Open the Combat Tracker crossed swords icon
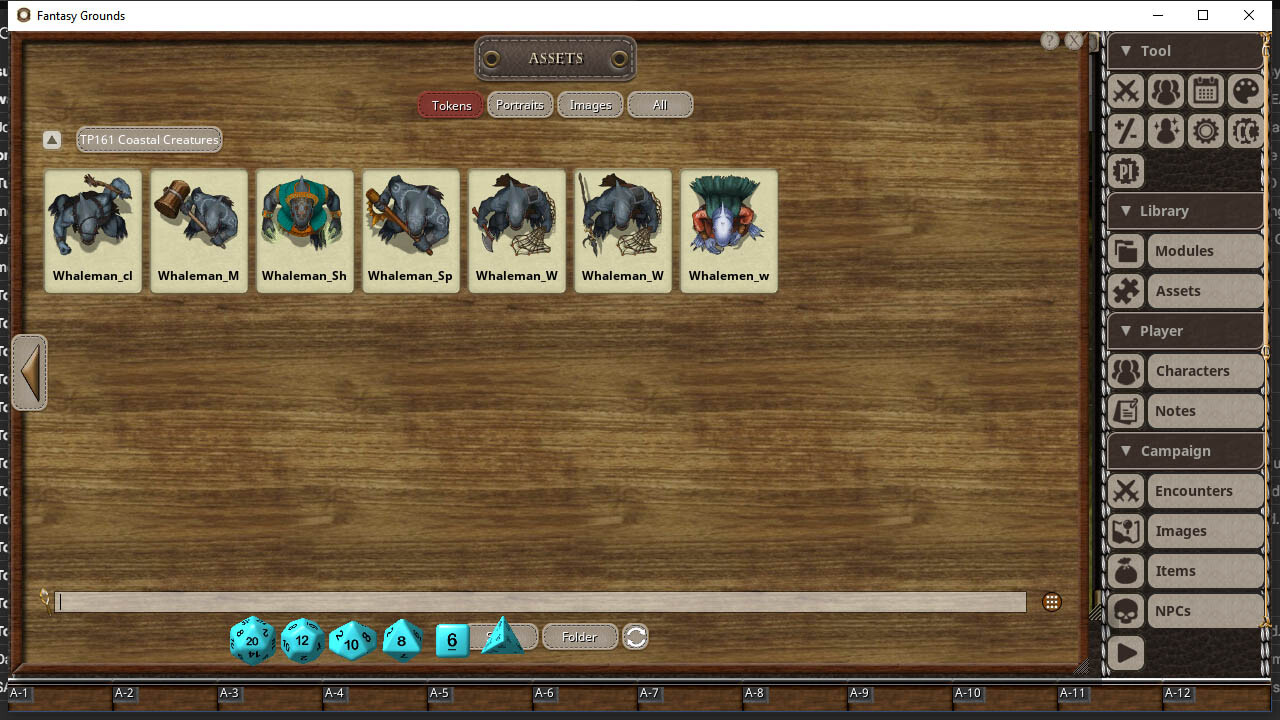The height and width of the screenshot is (720, 1280). coord(1126,91)
